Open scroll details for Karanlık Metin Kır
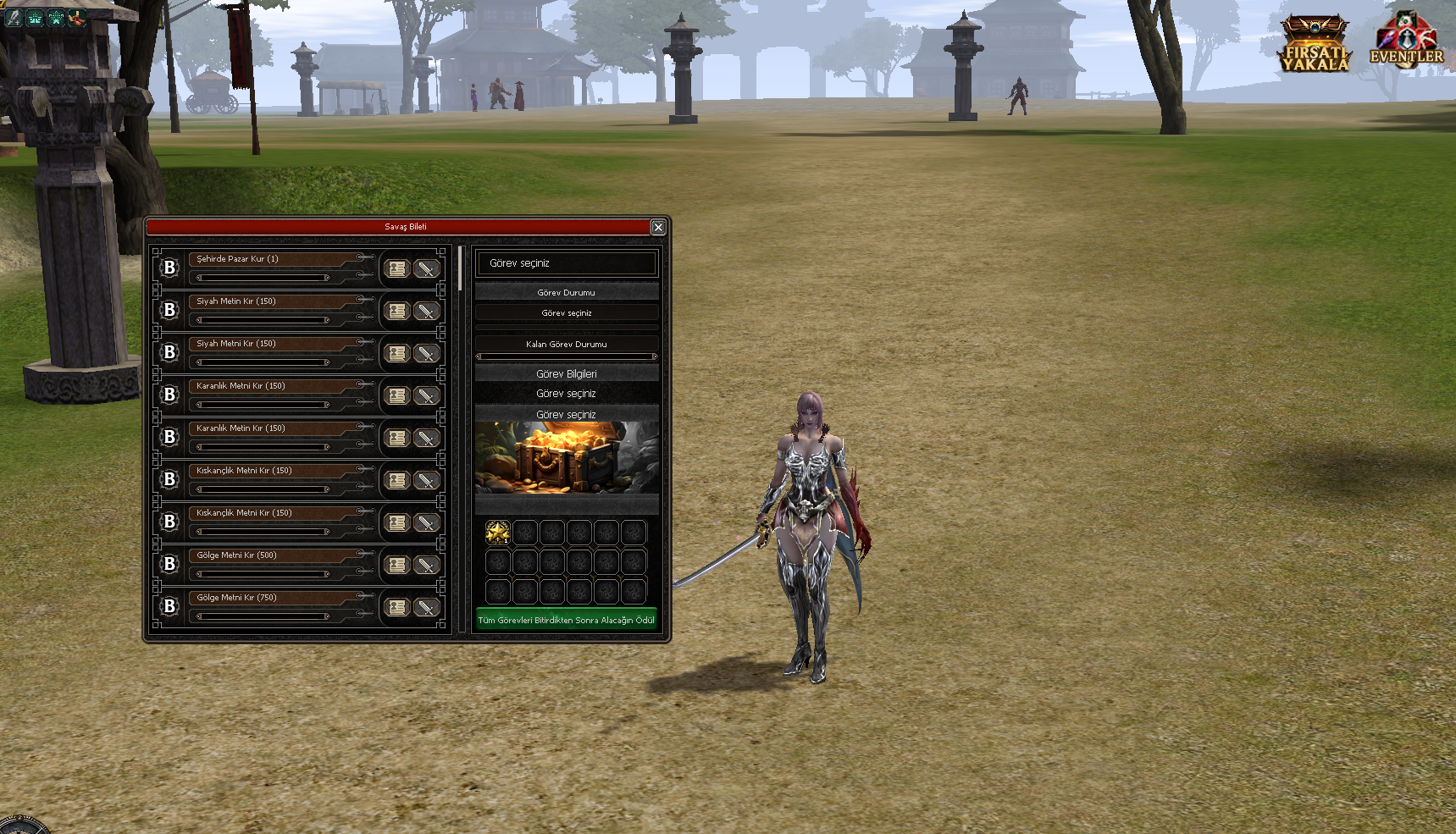 [396, 438]
